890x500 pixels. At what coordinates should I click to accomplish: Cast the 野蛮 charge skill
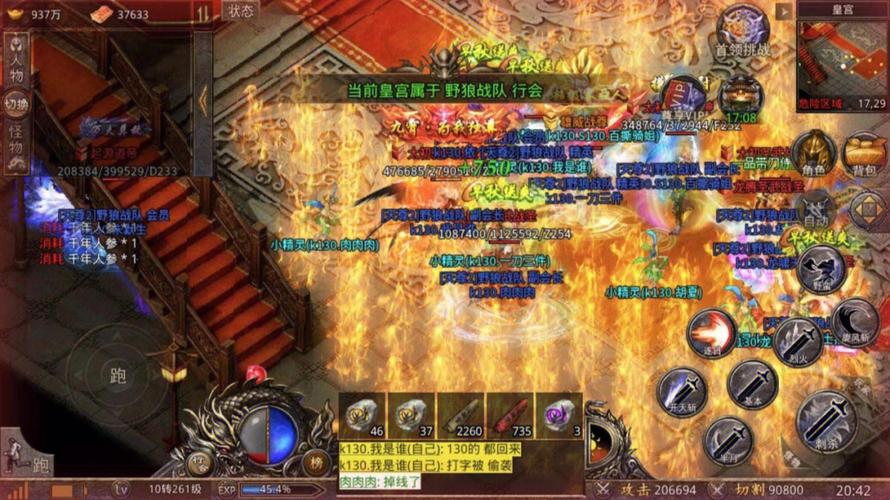click(826, 270)
